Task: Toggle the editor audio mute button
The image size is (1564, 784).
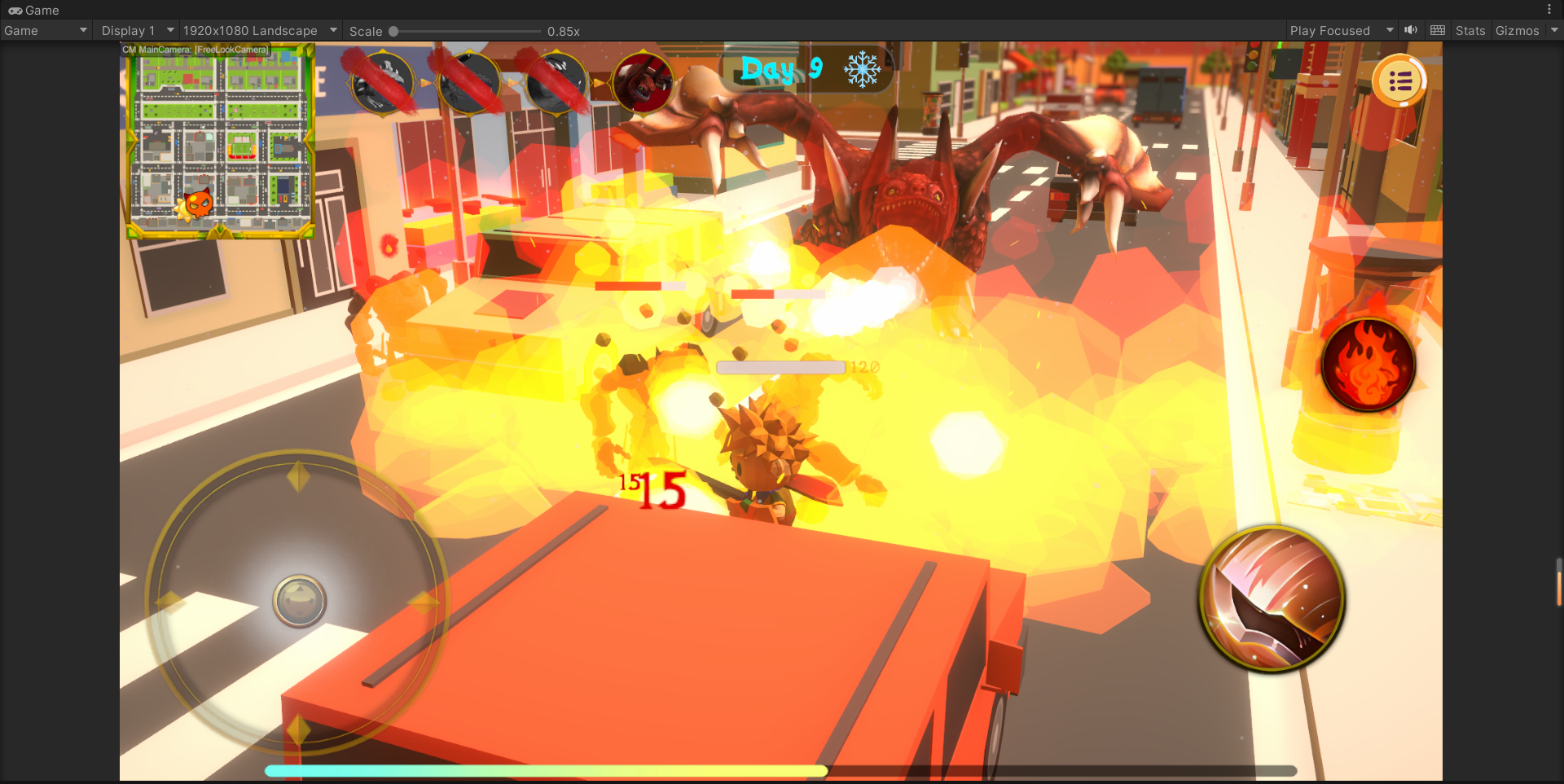Action: pyautogui.click(x=1411, y=31)
